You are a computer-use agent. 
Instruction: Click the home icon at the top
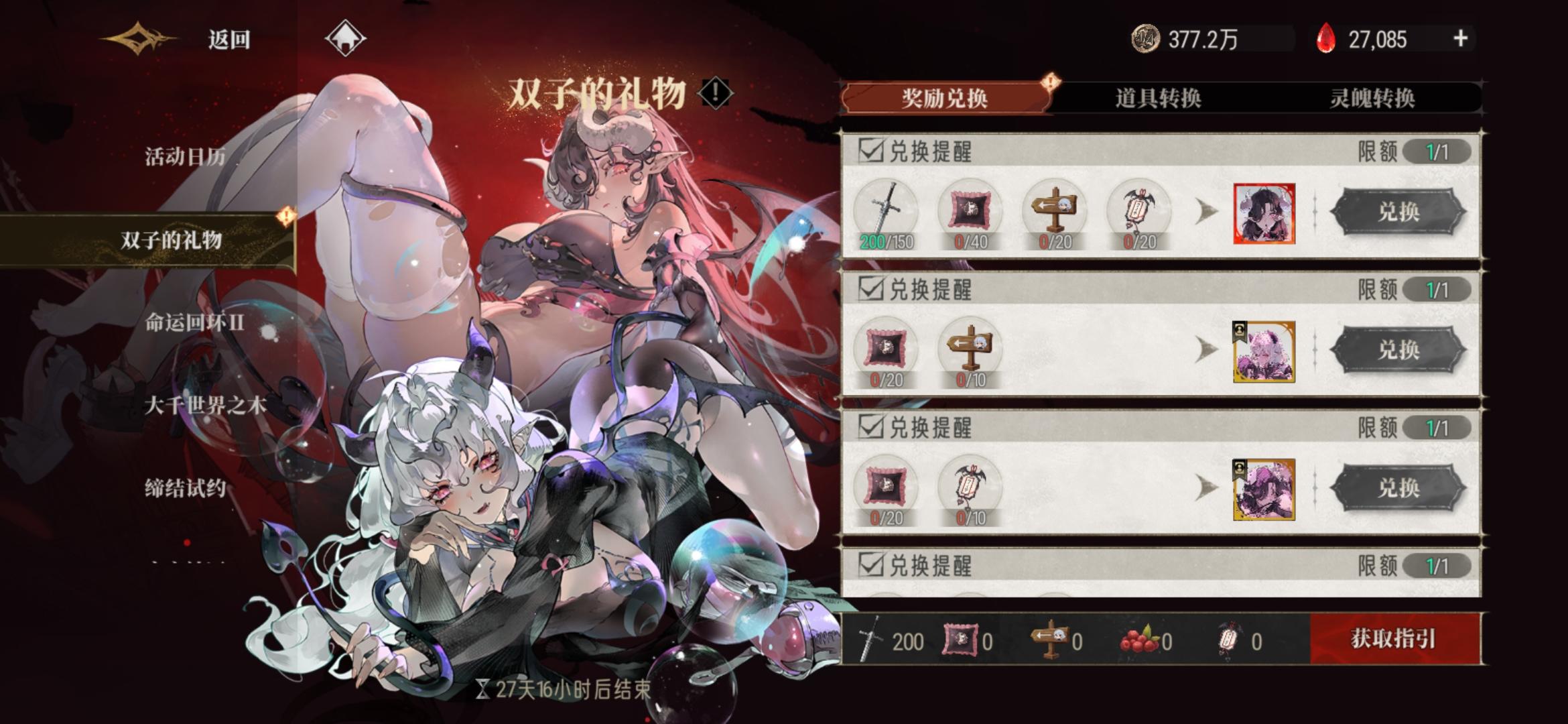click(x=346, y=38)
